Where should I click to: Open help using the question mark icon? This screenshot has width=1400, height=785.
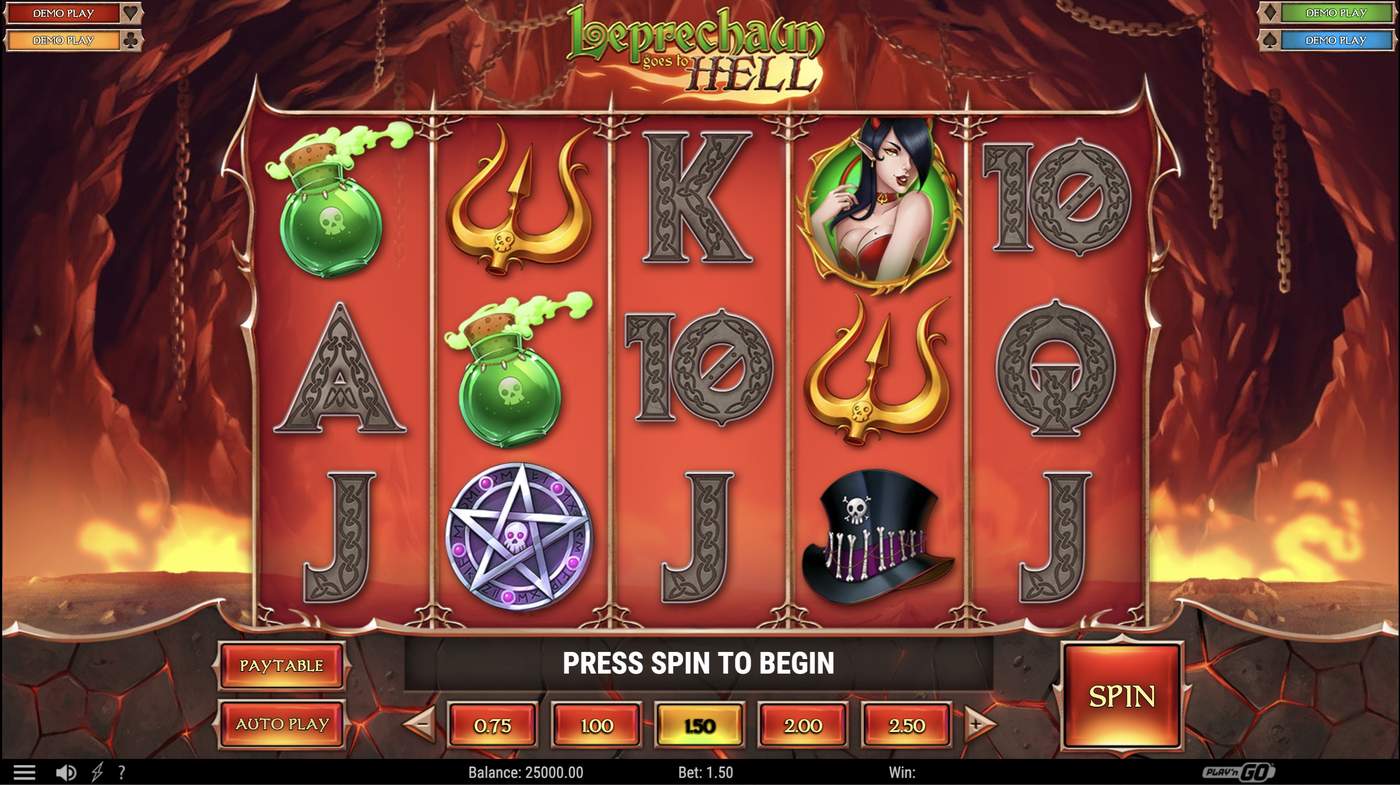(x=122, y=771)
